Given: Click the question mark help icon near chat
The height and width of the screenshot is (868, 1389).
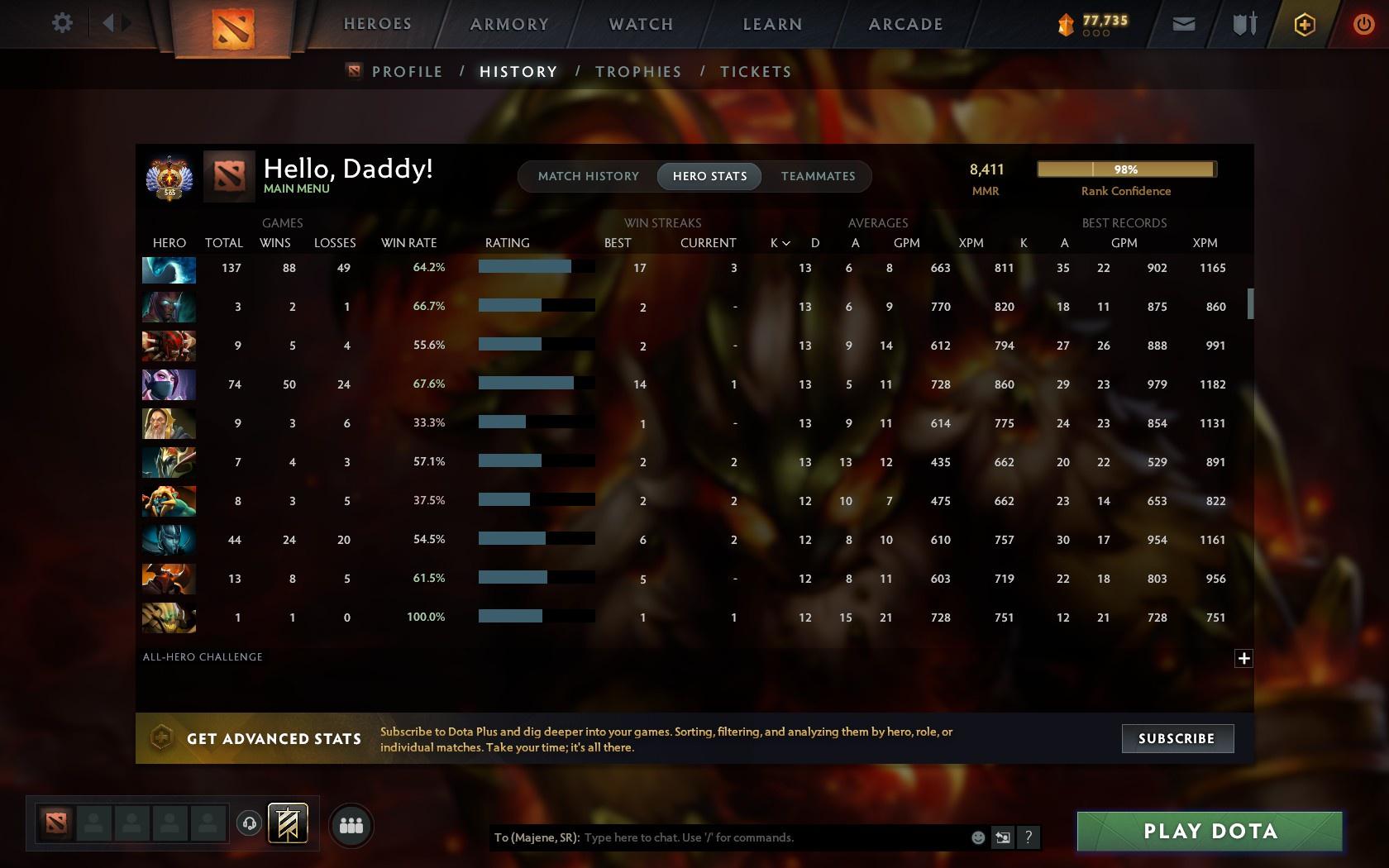Looking at the screenshot, I should [1028, 837].
